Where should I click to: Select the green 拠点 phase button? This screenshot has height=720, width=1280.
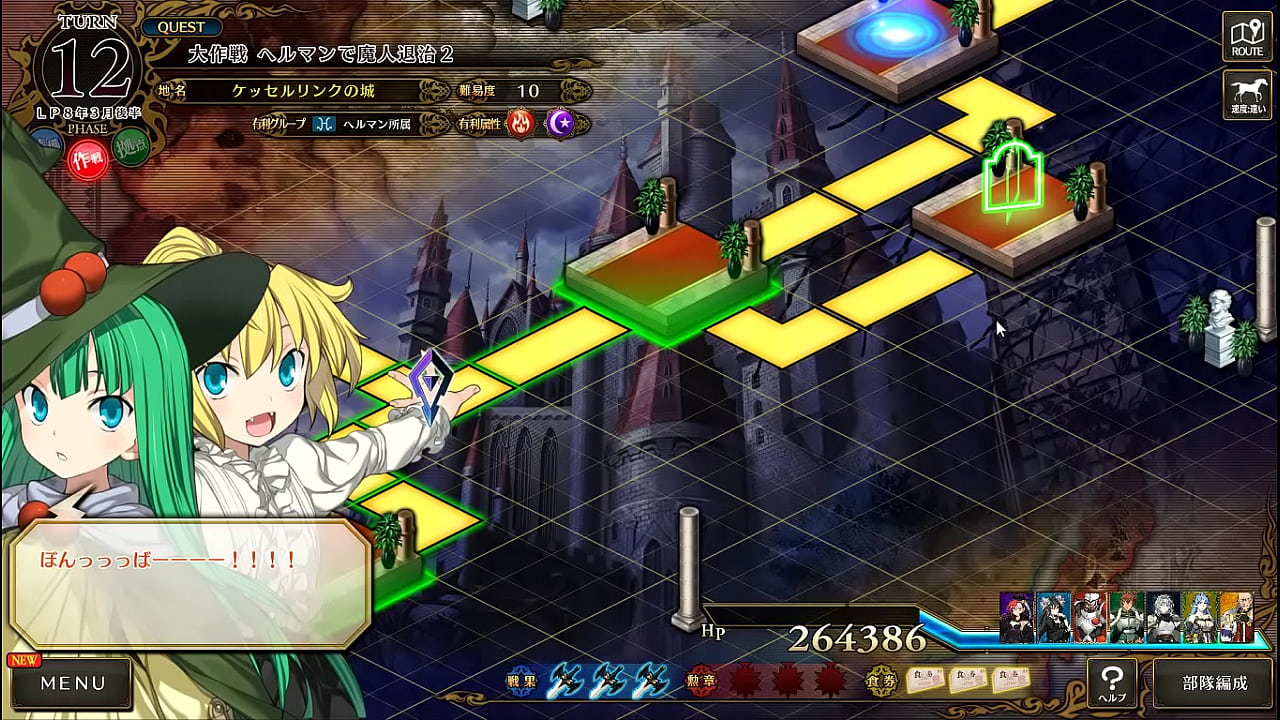coord(130,151)
